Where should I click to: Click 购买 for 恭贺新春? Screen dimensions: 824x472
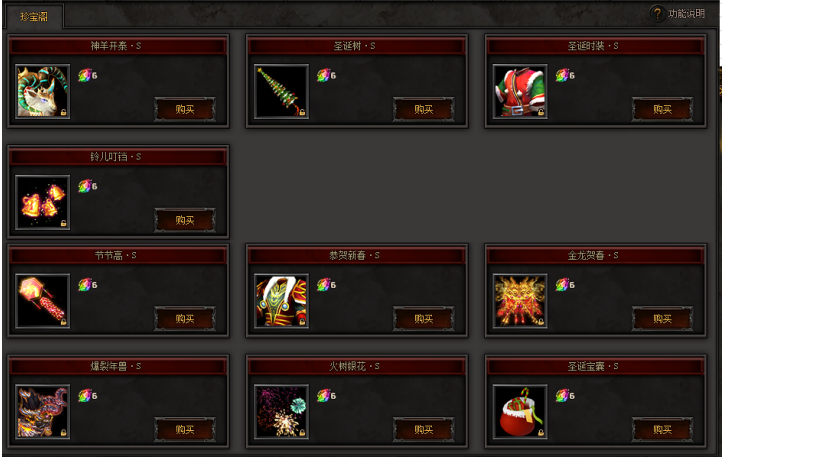pos(424,319)
